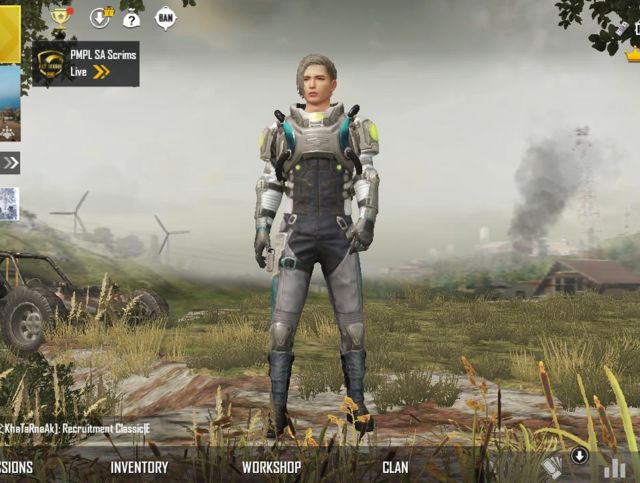Screen dimensions: 640x483
Task: Open the Inventory menu
Action: click(139, 467)
